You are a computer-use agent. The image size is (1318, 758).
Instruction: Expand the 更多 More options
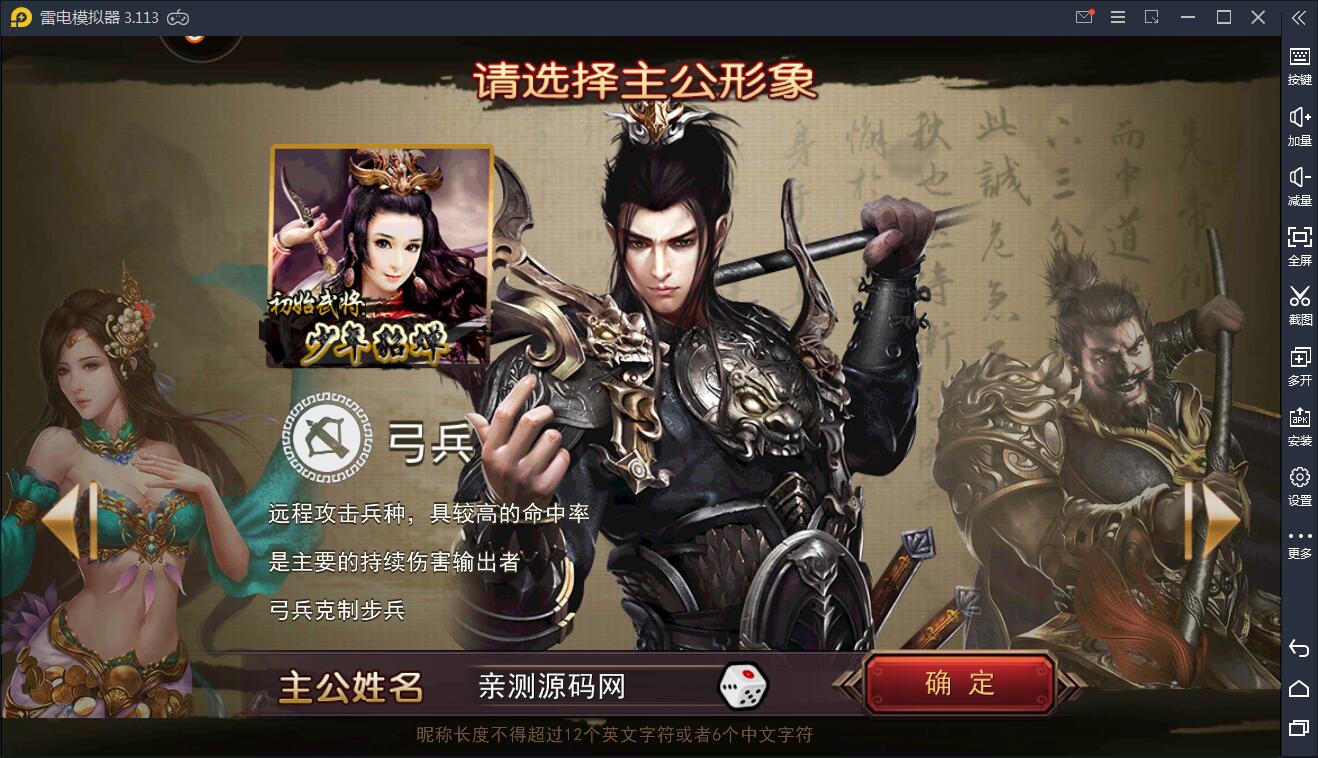[x=1299, y=540]
